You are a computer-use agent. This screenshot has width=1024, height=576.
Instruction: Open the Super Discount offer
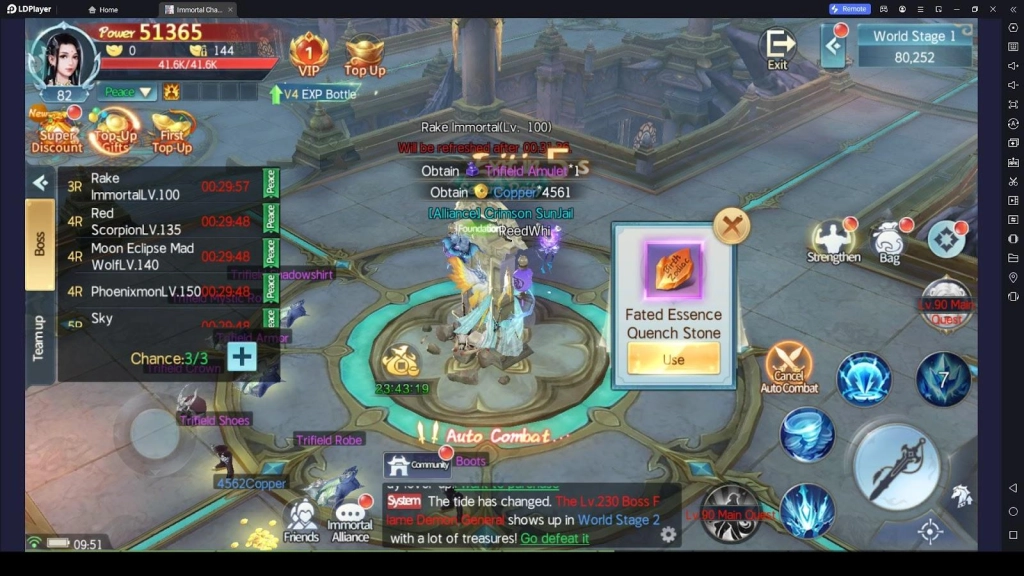56,132
